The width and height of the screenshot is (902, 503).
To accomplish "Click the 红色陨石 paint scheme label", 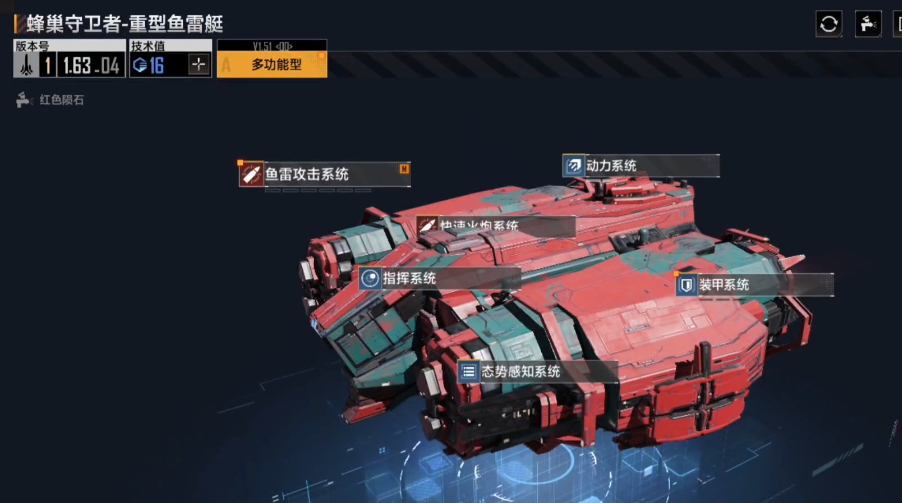I will coord(60,100).
